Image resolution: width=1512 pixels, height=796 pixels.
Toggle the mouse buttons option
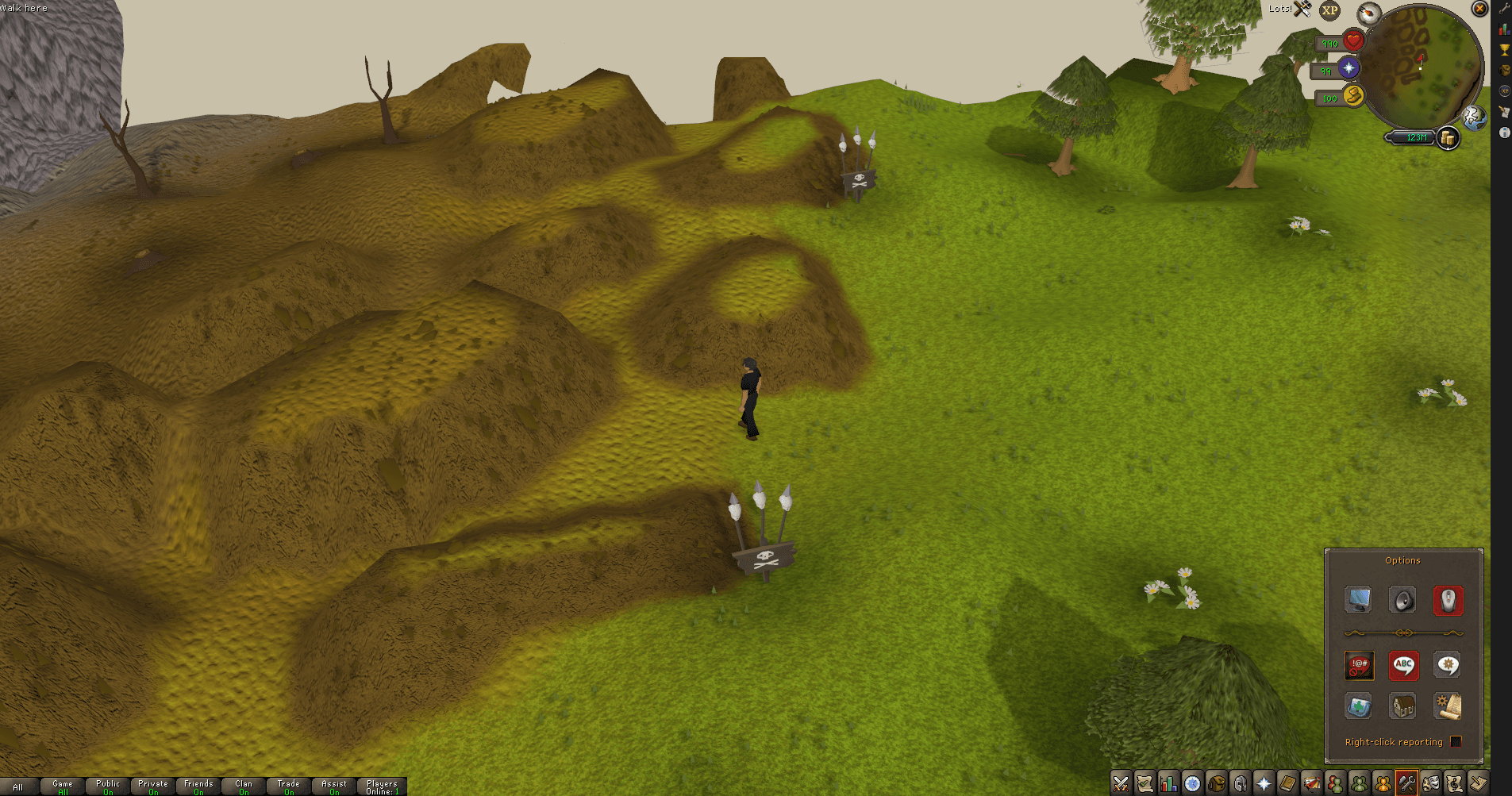(x=1448, y=600)
